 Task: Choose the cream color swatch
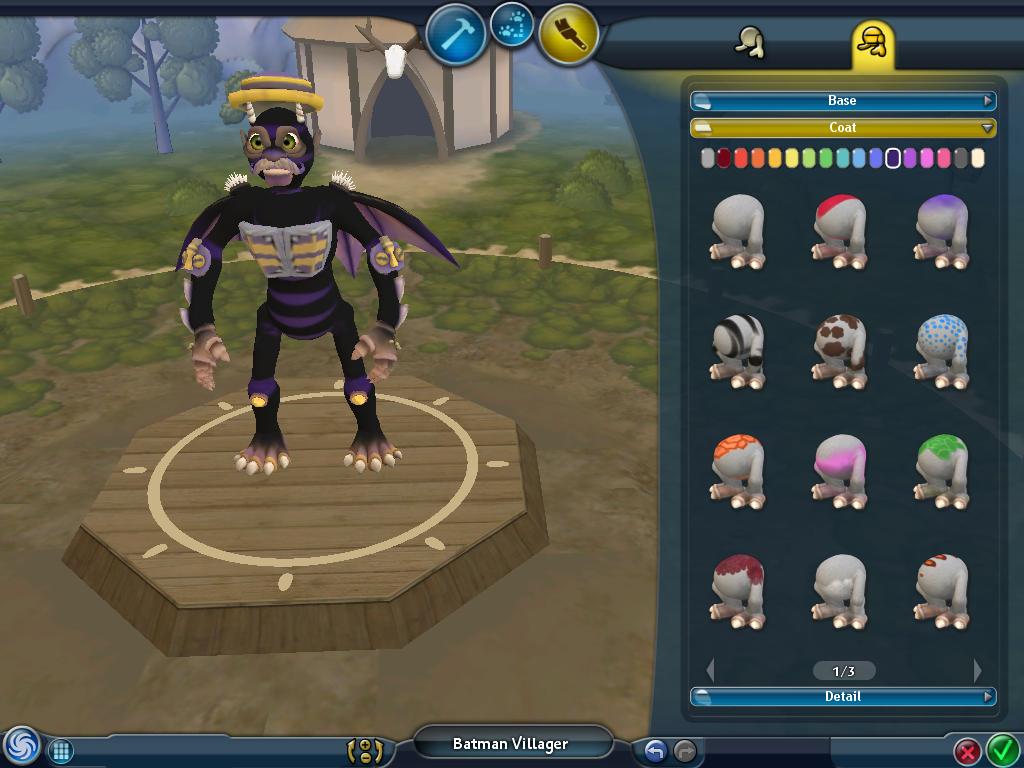978,158
